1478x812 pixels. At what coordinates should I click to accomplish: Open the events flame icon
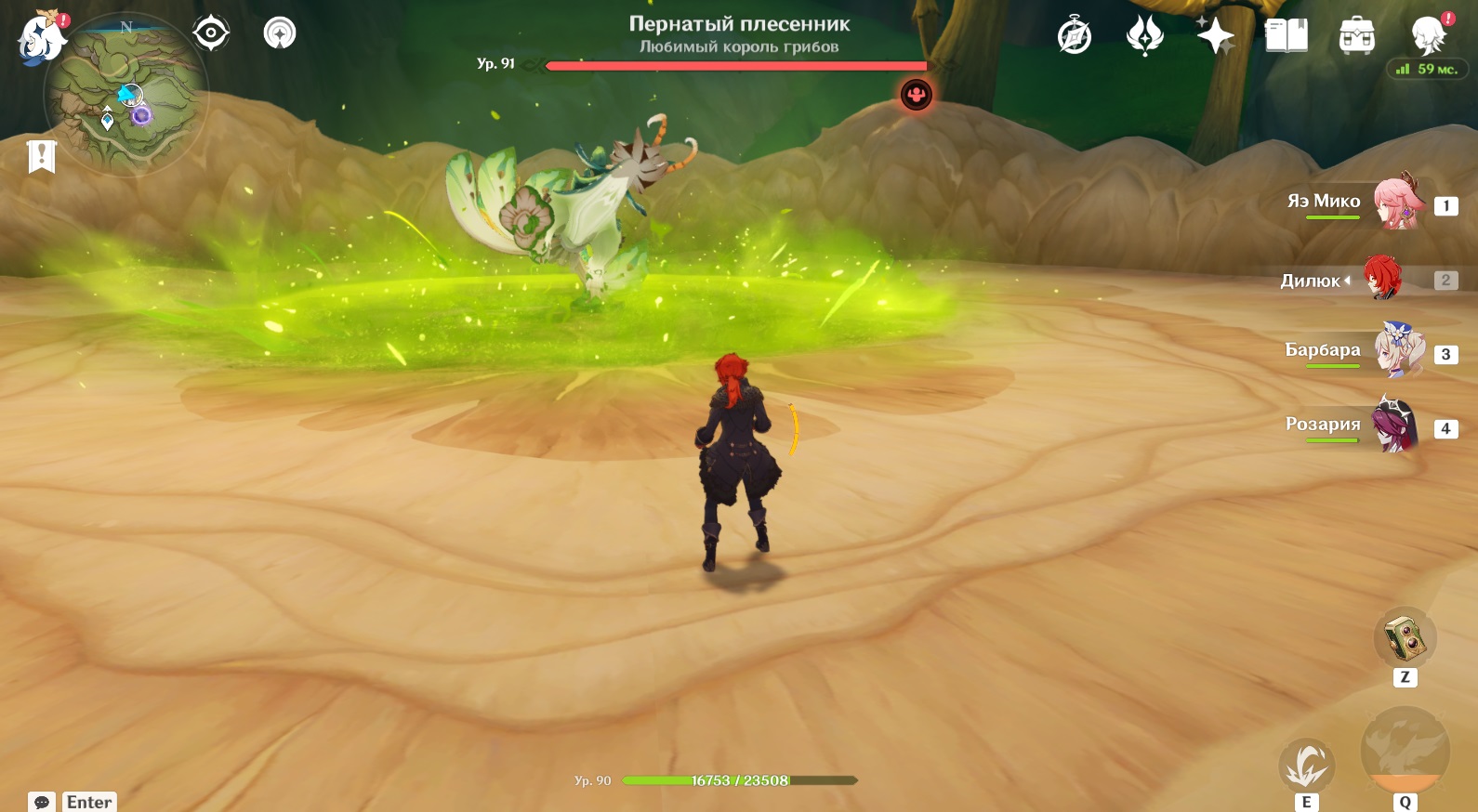pos(1144,36)
